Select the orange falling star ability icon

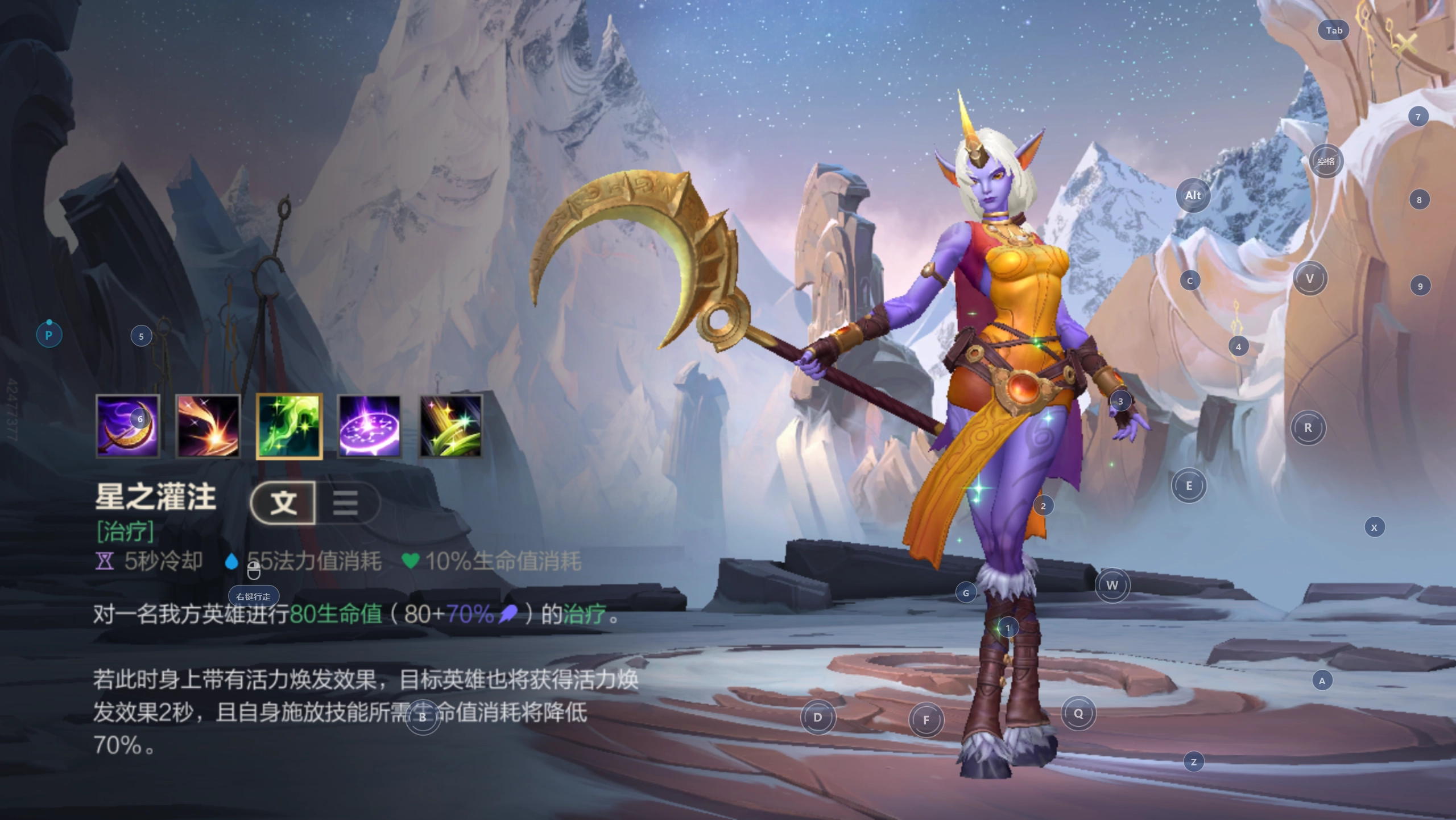tap(208, 426)
